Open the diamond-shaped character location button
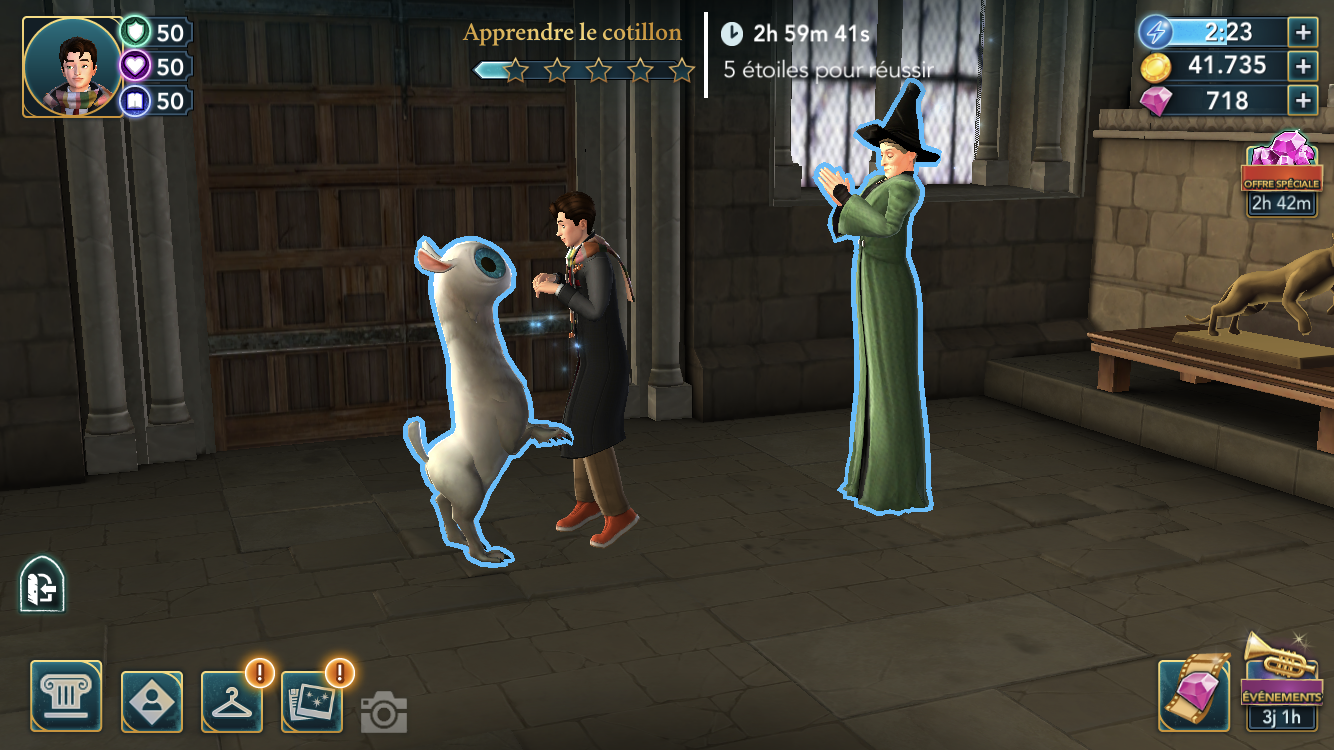Screen dimensions: 1334x750 click(x=151, y=701)
